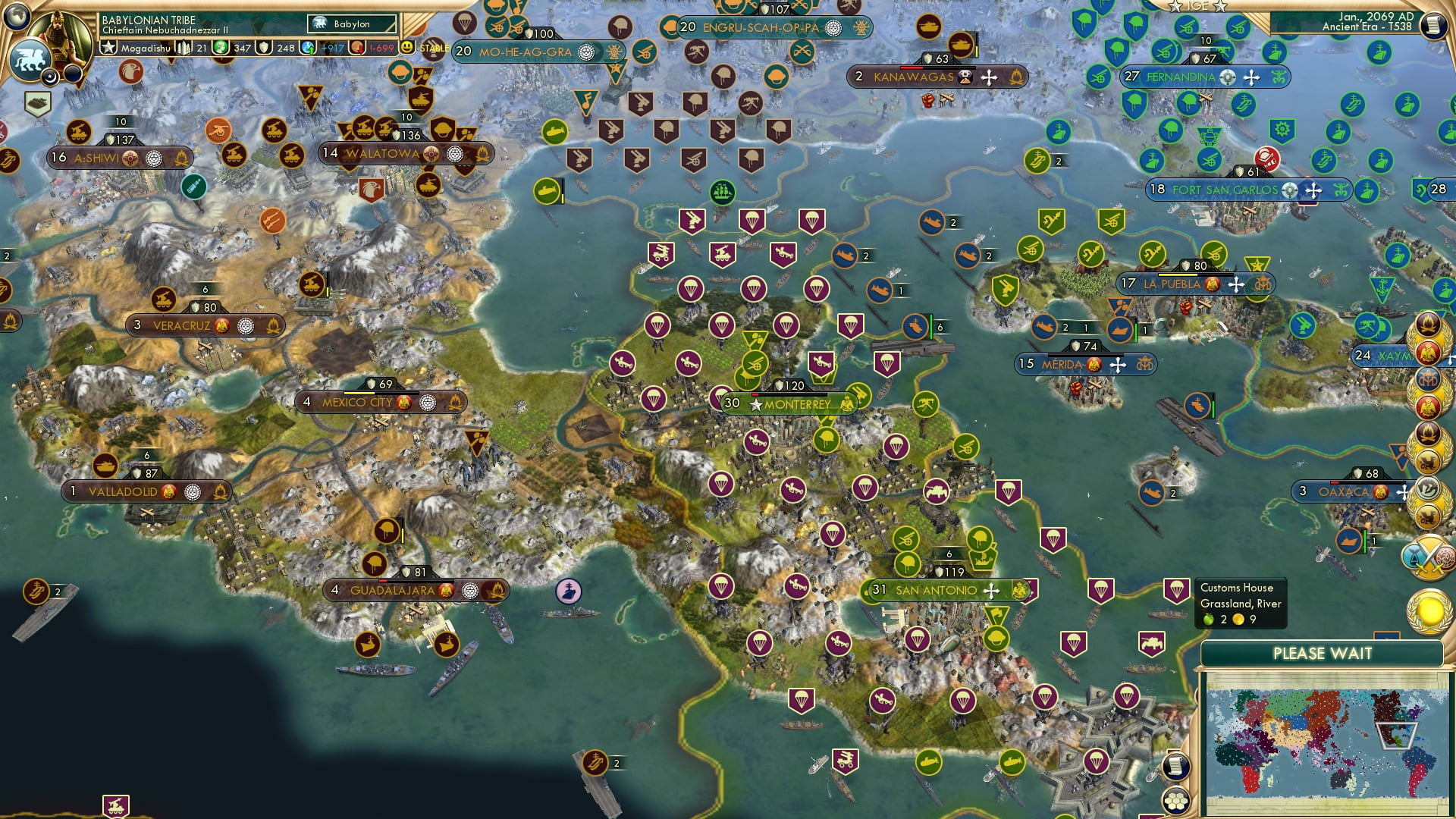Click the red eagle emblem icon near A:SHIWI
This screenshot has height=819, width=1456.
pyautogui.click(x=131, y=72)
